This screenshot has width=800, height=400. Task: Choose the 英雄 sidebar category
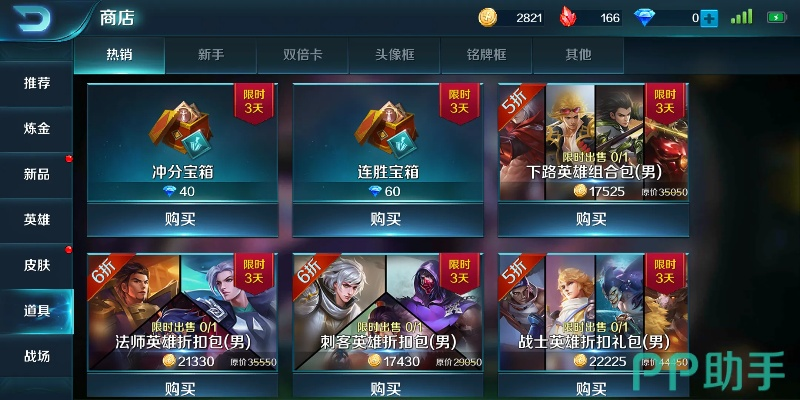pyautogui.click(x=37, y=220)
